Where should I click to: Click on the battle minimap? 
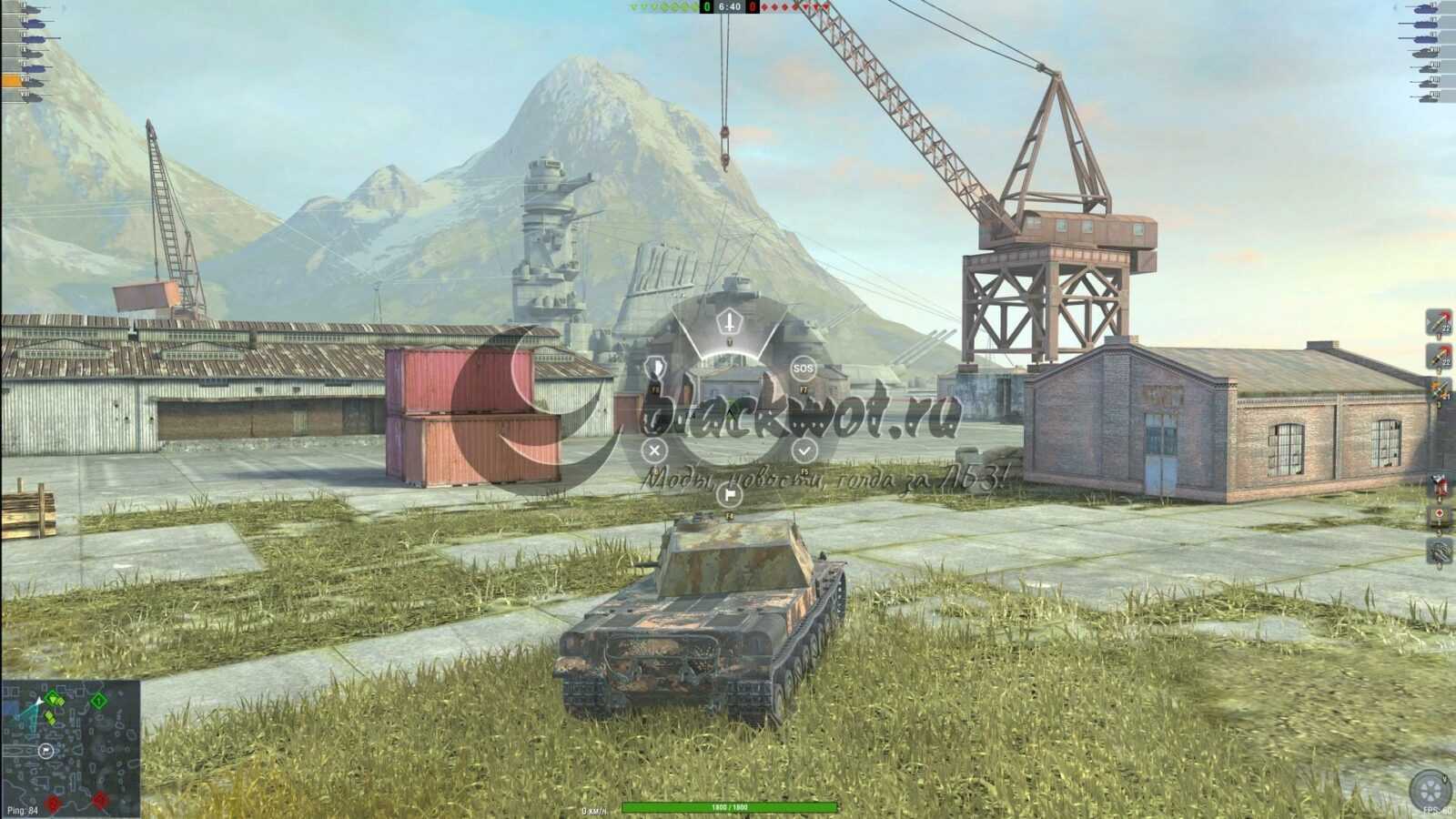pos(71,748)
